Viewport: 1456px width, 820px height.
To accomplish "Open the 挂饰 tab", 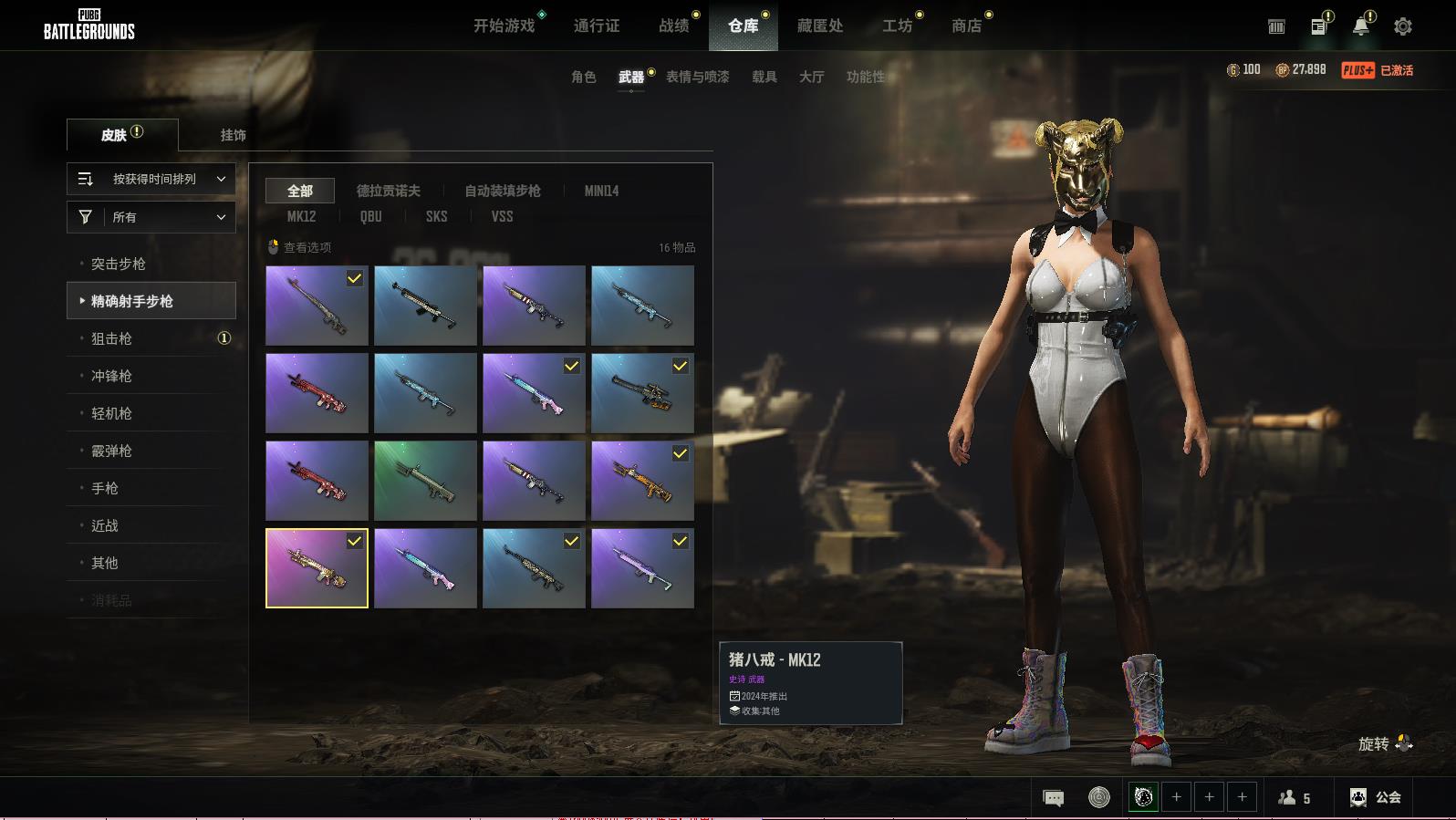I will click(x=233, y=135).
